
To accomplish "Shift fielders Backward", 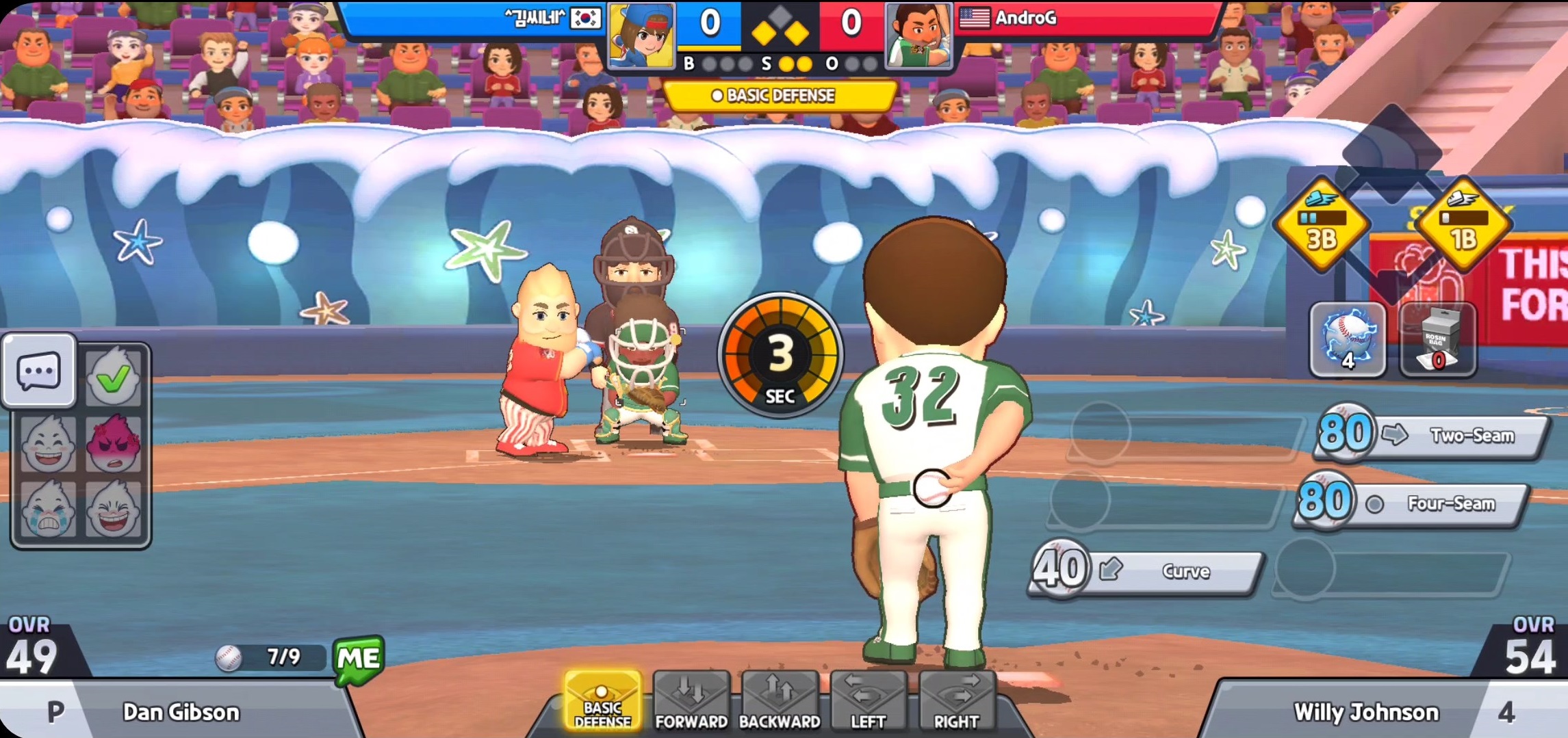I will click(780, 702).
